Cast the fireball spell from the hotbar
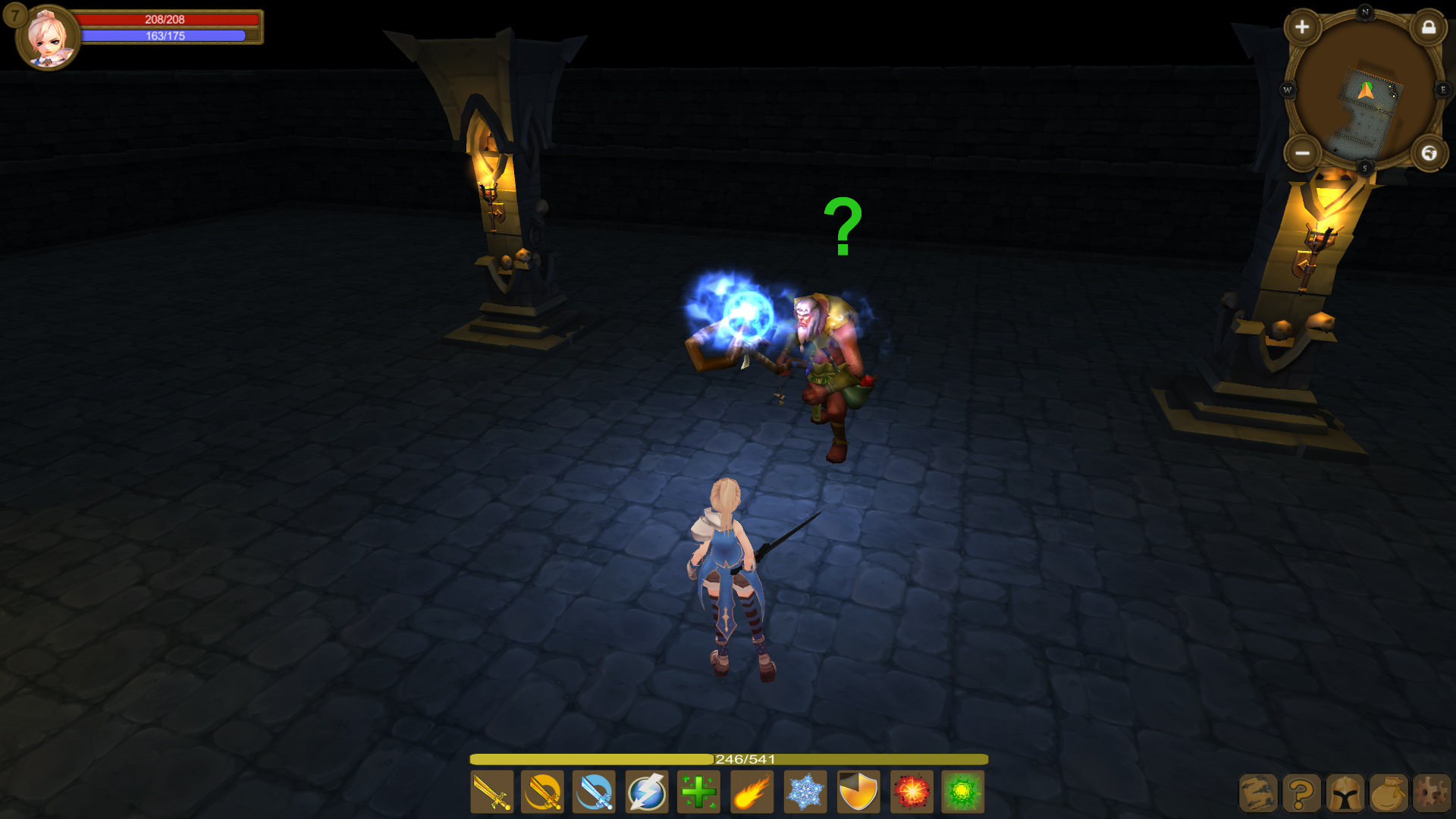Image resolution: width=1456 pixels, height=819 pixels. pos(753,792)
